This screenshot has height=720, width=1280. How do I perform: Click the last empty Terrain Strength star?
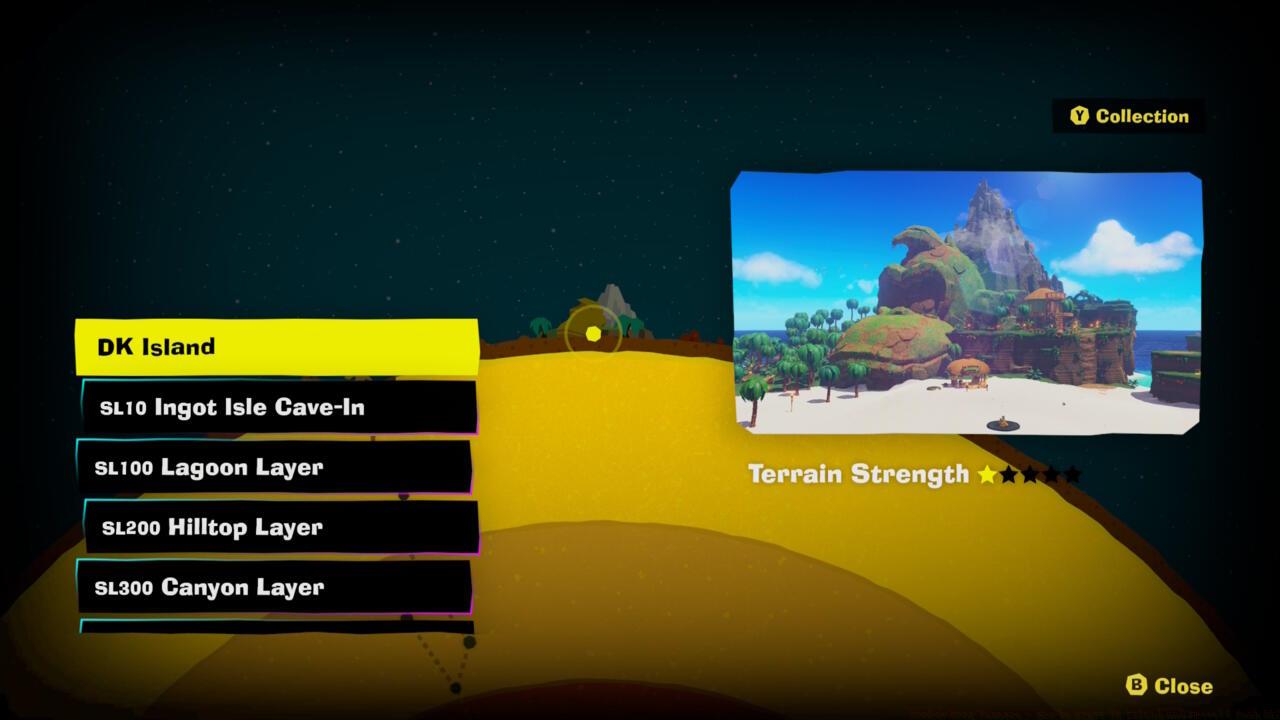(1074, 474)
